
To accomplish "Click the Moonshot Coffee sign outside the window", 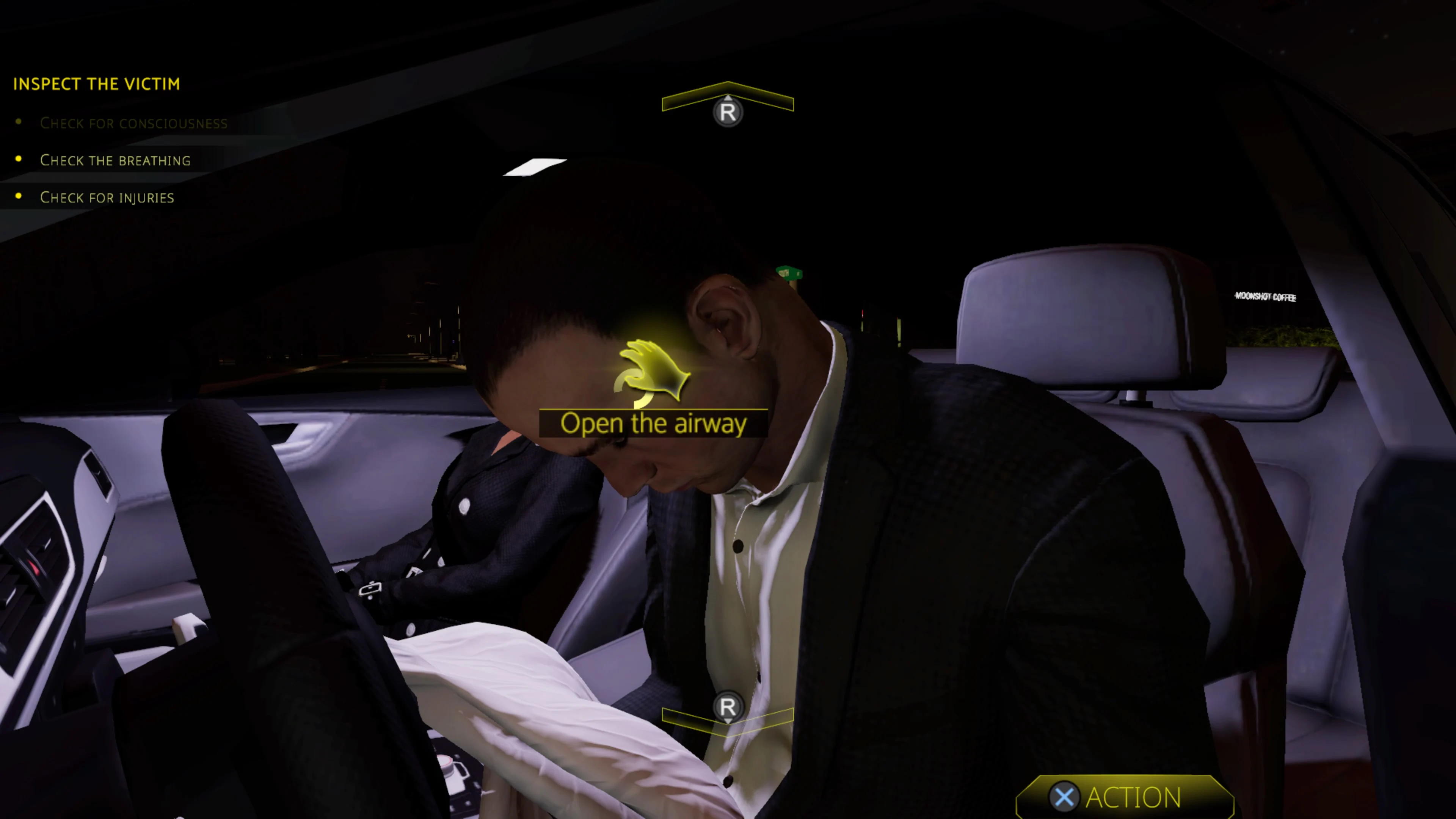I will tap(1266, 296).
